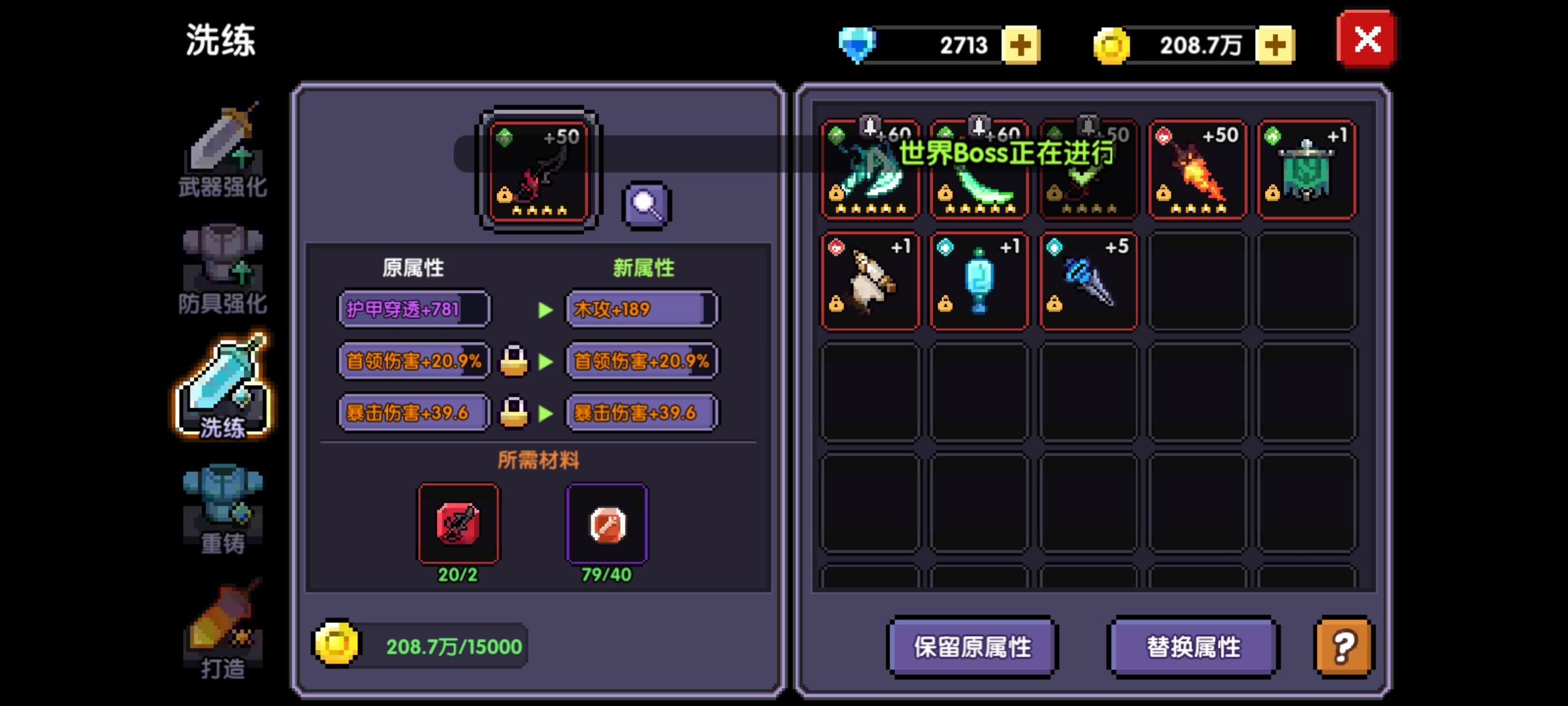Open the equipment magnifier preview

tap(645, 205)
